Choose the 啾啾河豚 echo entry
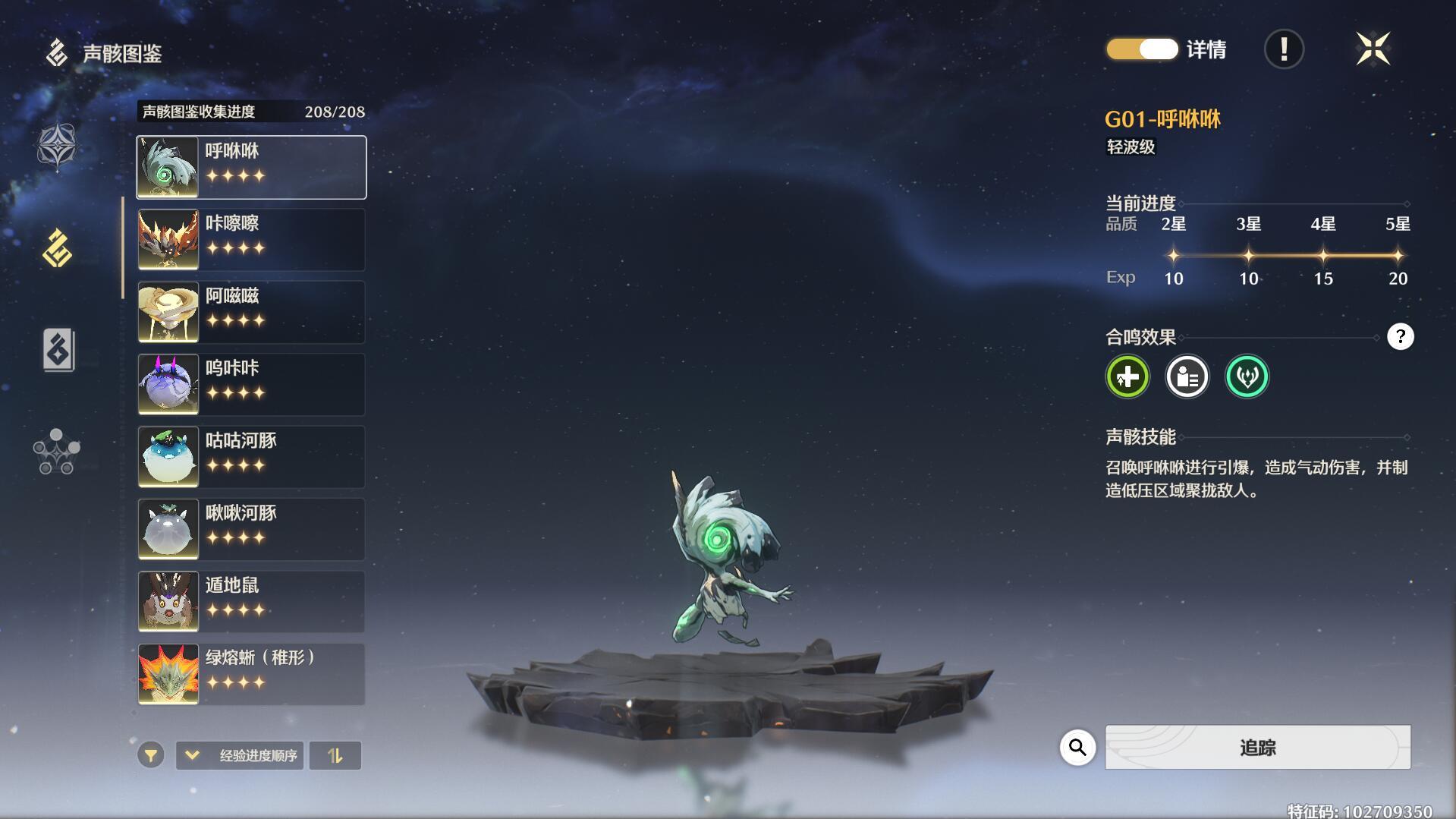Viewport: 1456px width, 819px height. (251, 529)
